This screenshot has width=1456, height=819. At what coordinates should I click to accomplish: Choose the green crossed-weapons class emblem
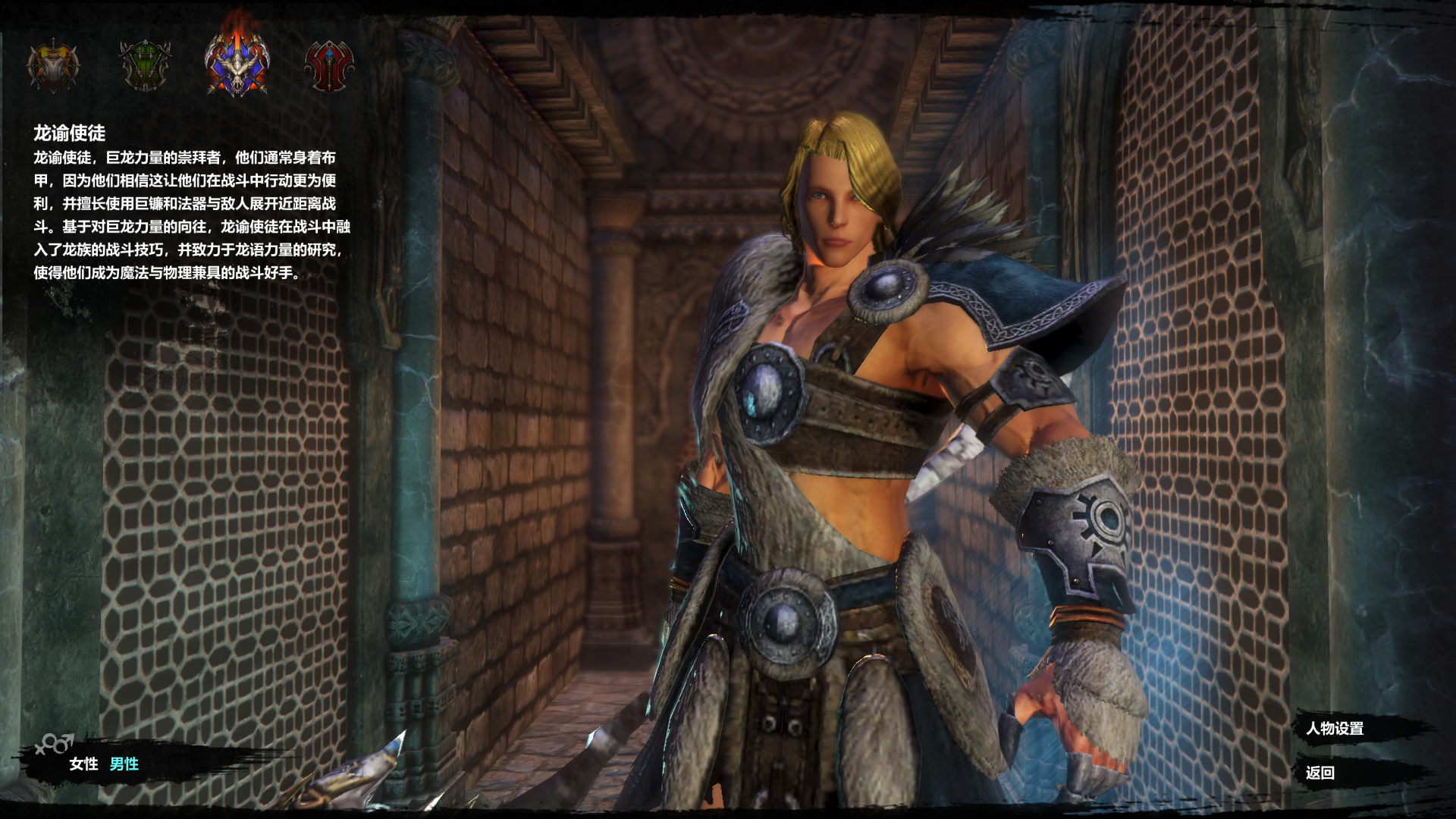point(145,66)
